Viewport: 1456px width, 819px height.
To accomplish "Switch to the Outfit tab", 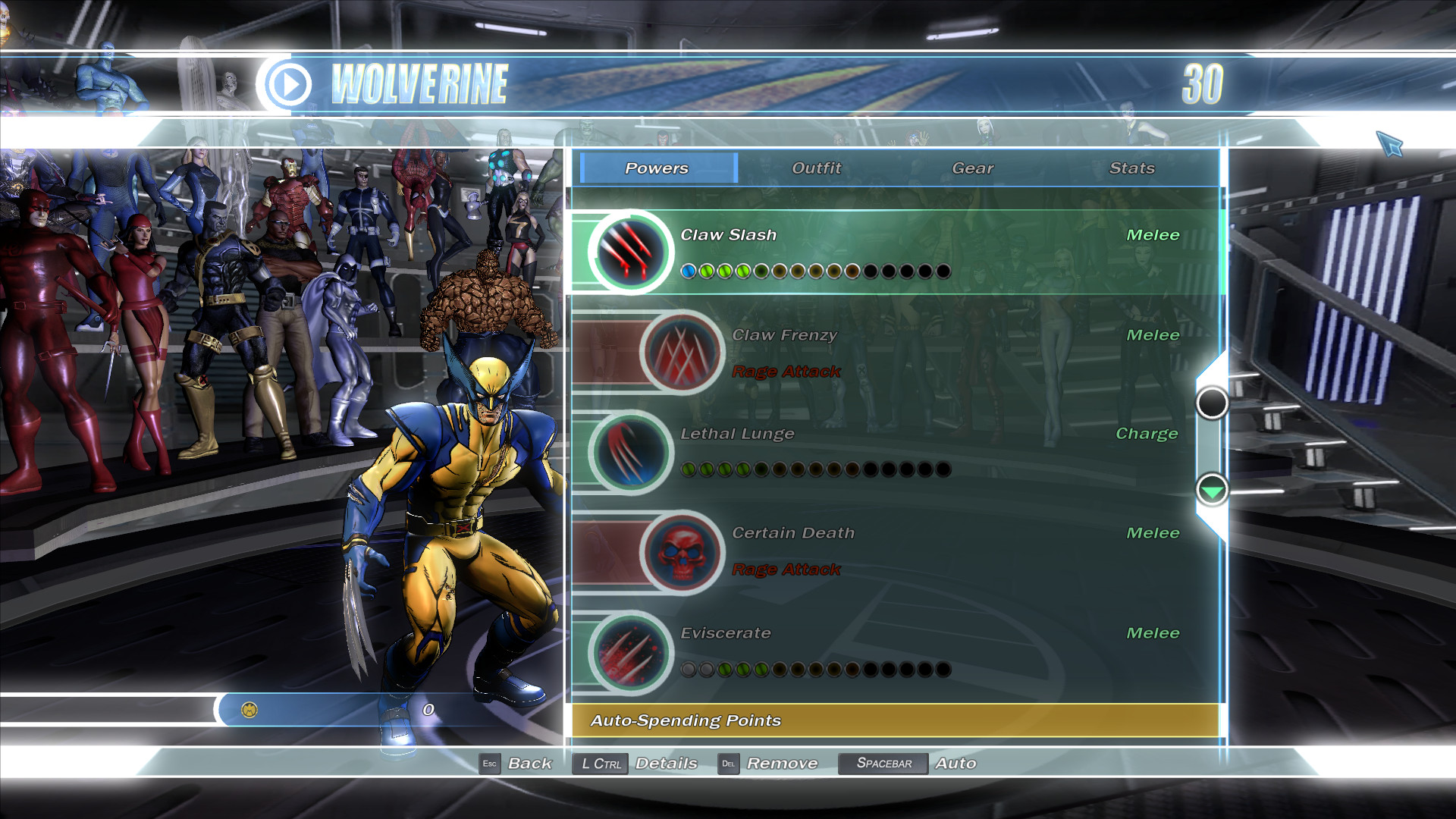I will click(815, 168).
